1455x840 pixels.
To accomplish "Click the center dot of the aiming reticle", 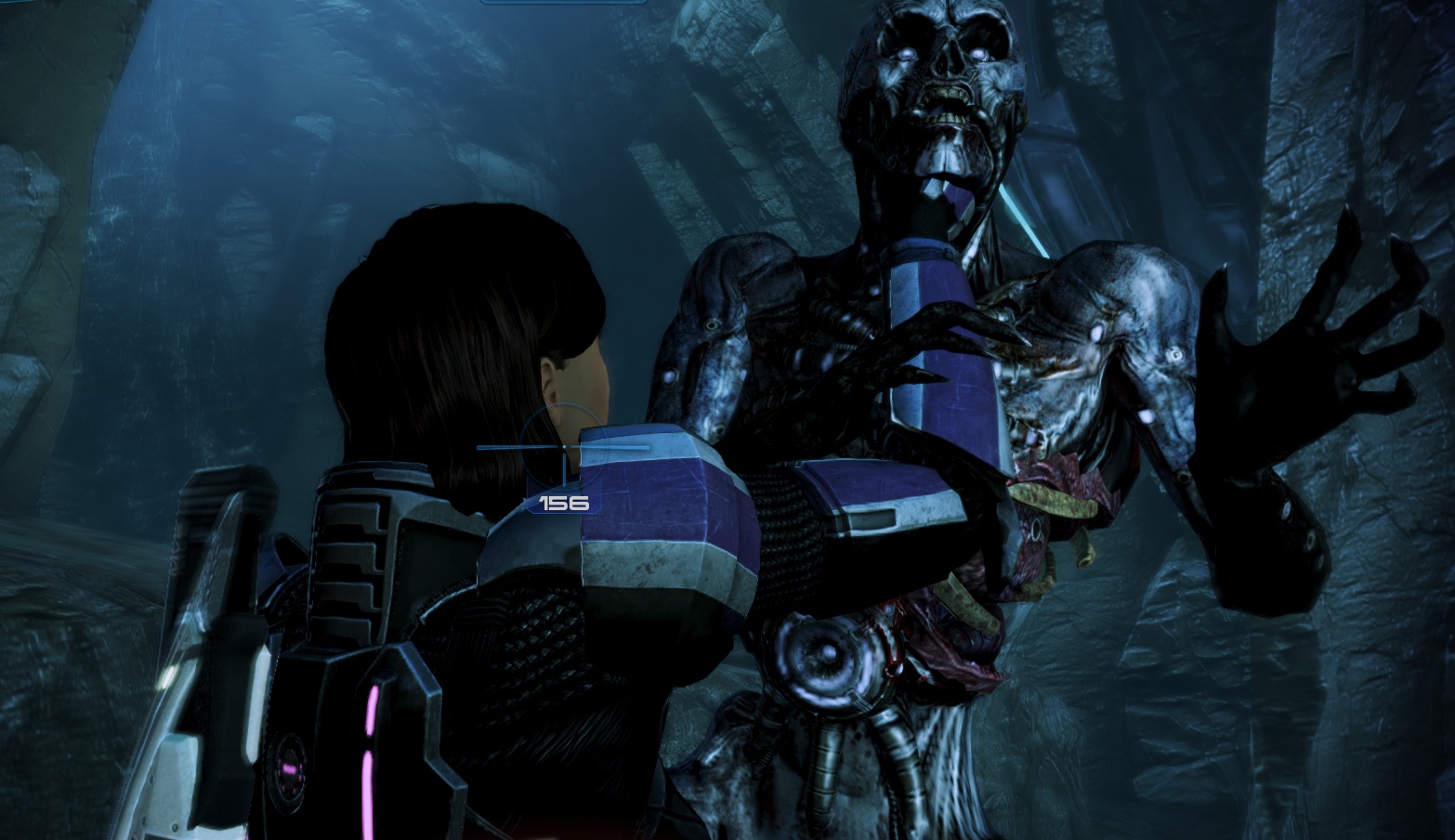I will (x=565, y=448).
